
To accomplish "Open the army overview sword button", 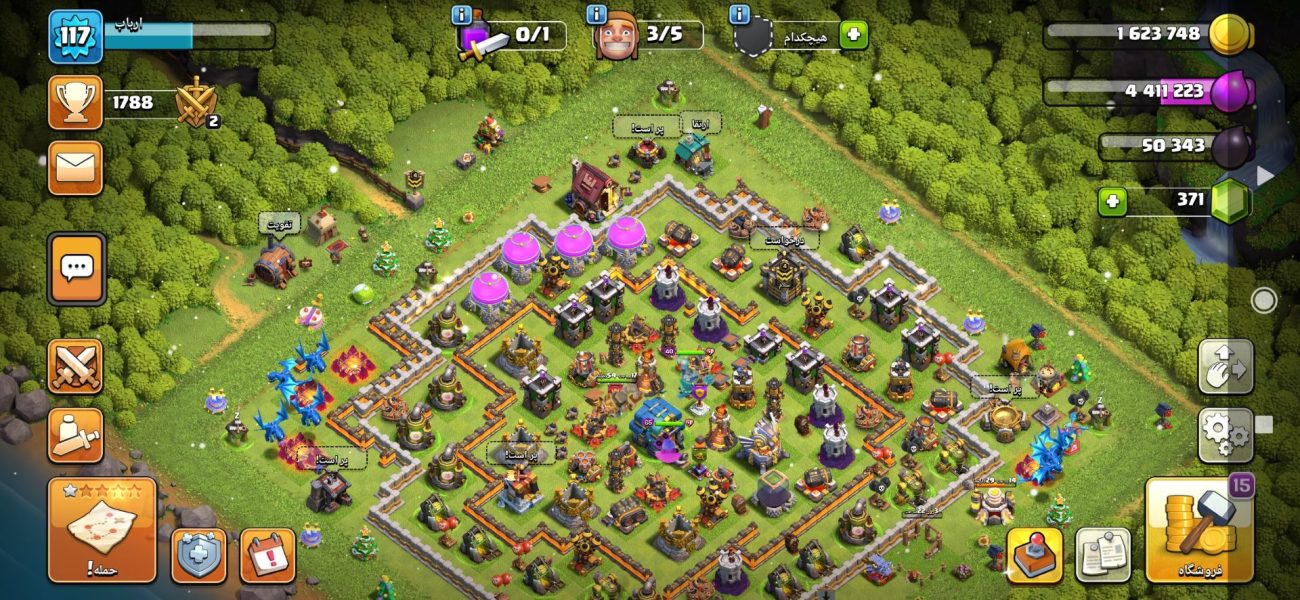I will (x=76, y=435).
